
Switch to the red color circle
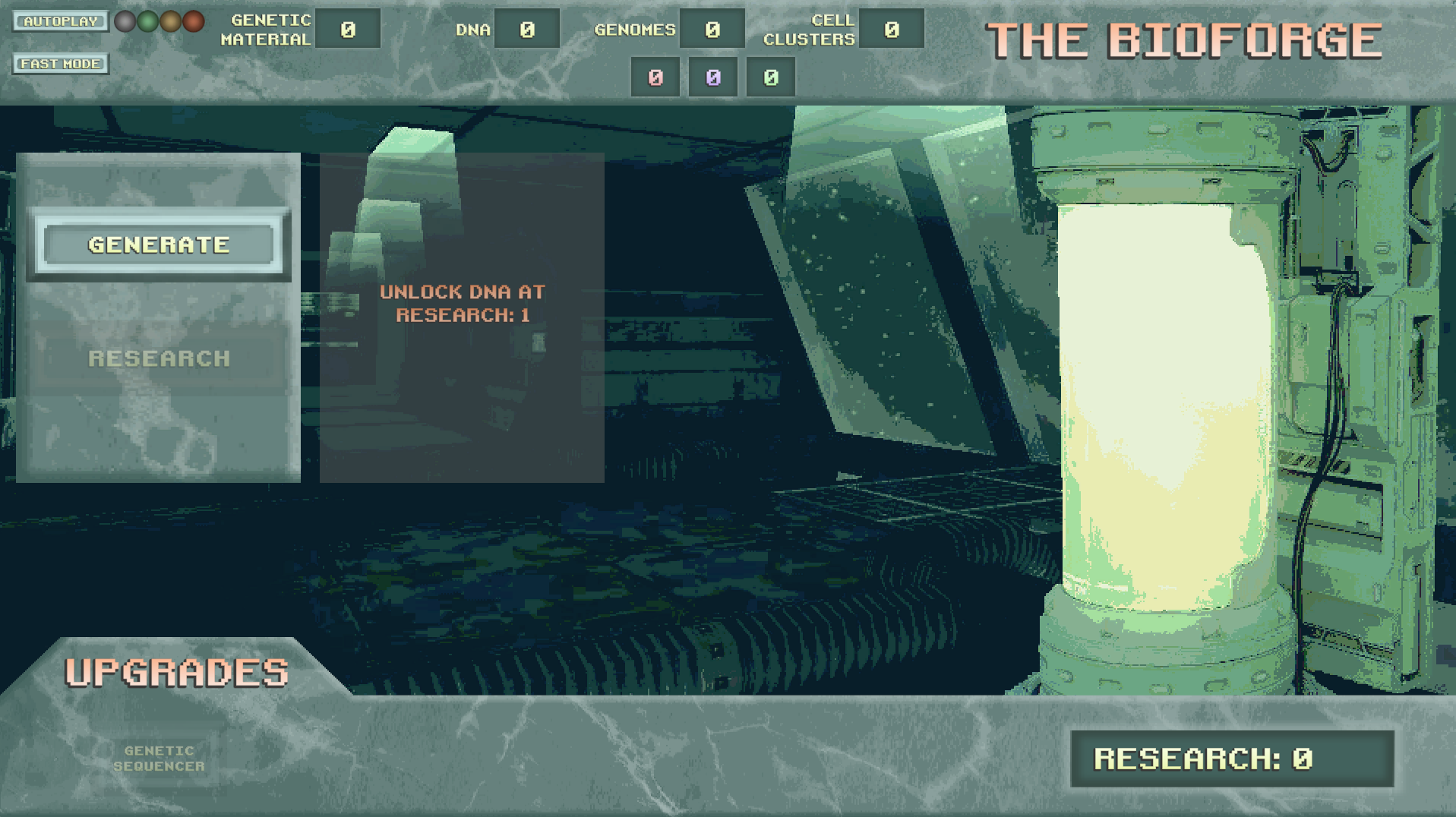(x=194, y=21)
